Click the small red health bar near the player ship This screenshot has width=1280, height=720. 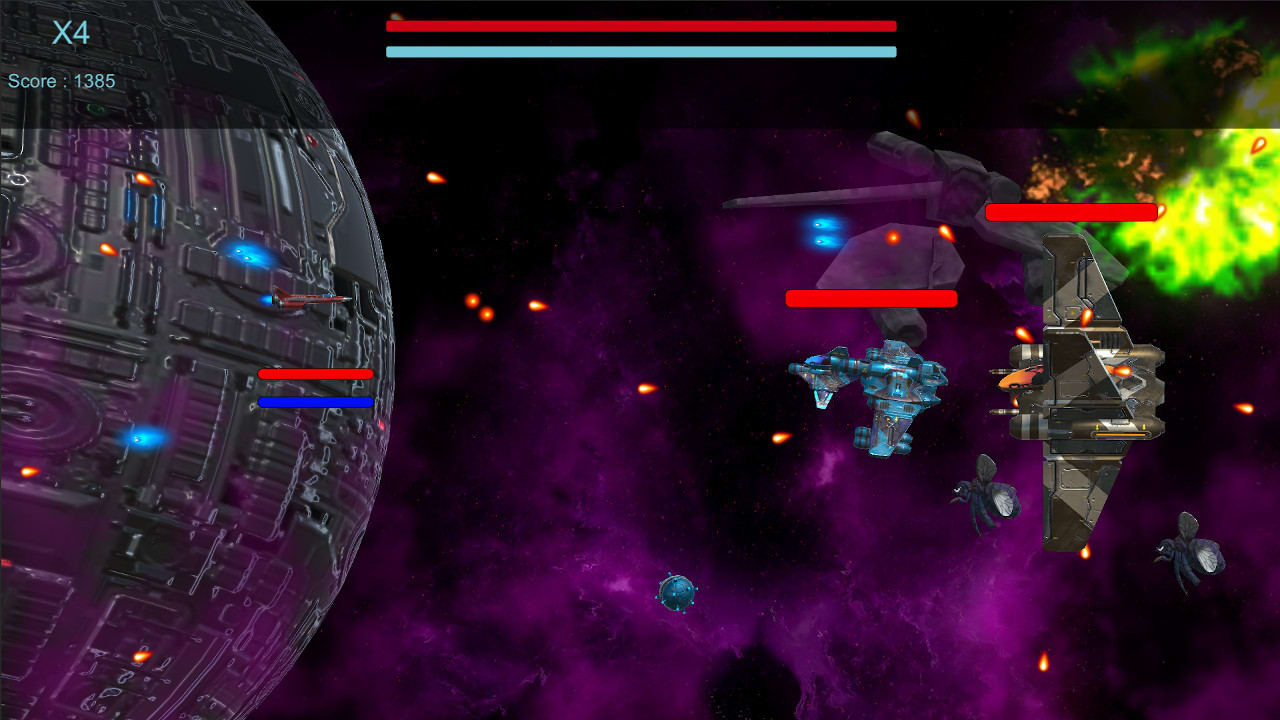coord(316,374)
